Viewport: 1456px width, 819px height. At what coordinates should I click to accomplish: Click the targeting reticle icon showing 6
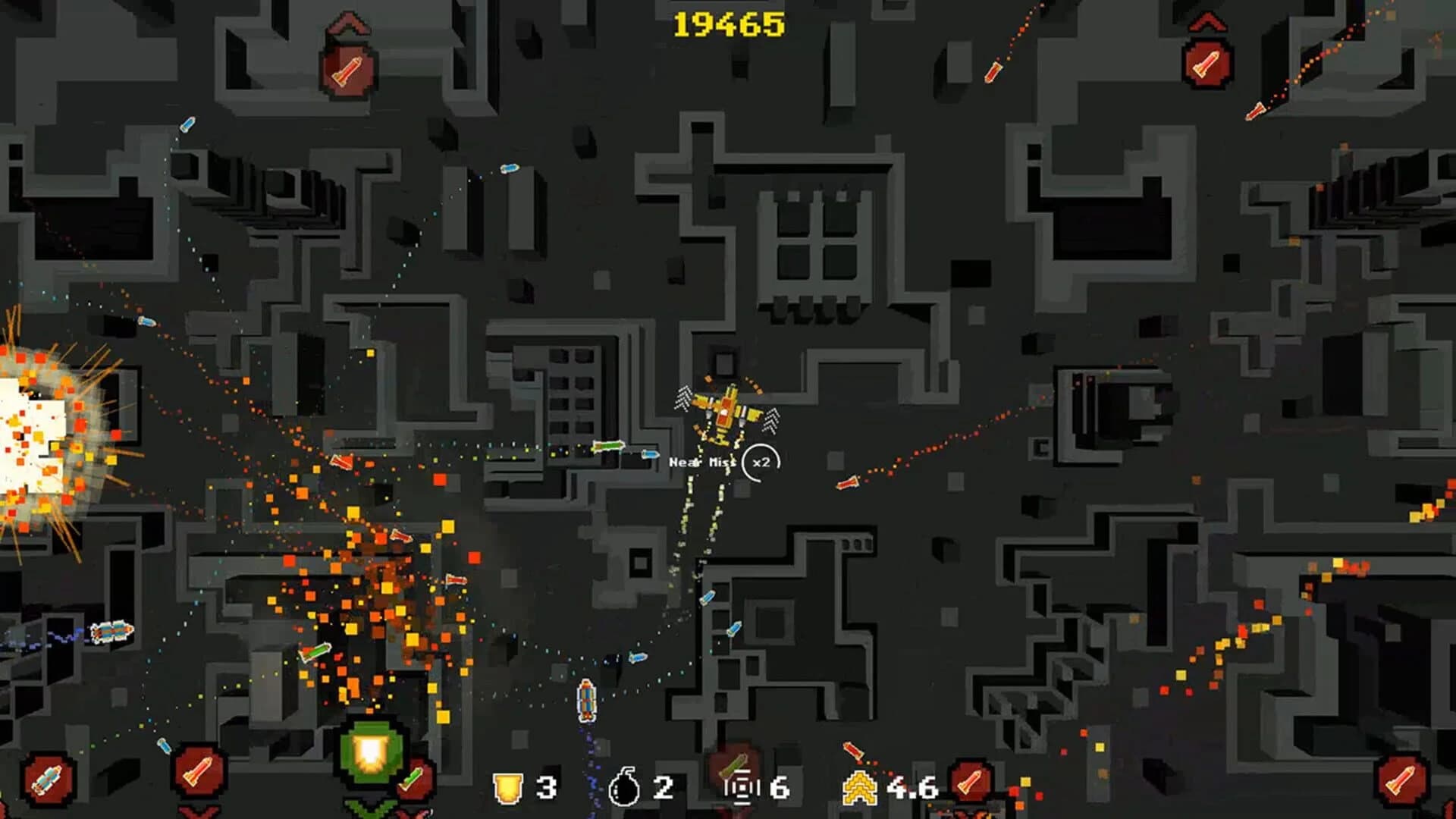point(739,789)
